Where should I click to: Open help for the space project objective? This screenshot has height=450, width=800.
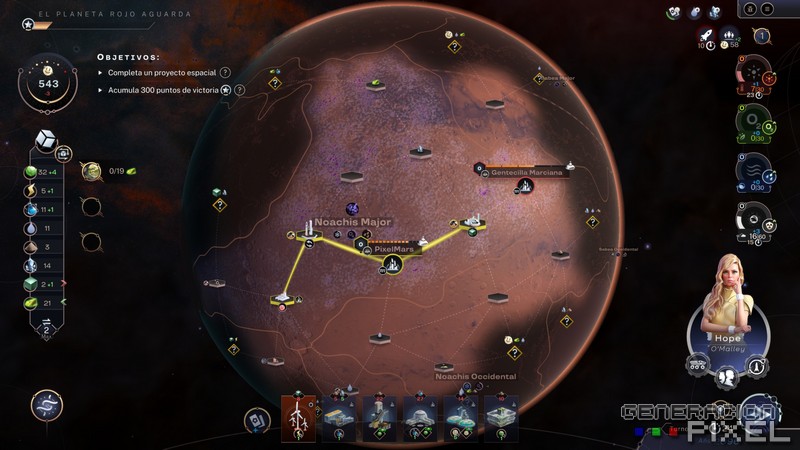pos(225,73)
